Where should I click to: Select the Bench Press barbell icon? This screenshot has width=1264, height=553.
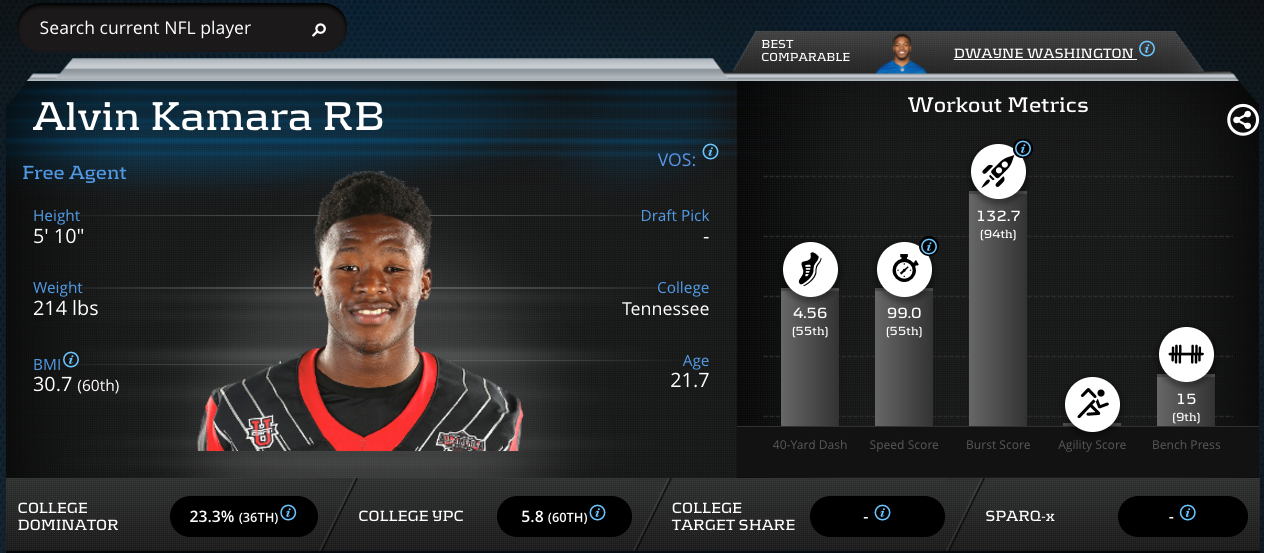1186,355
